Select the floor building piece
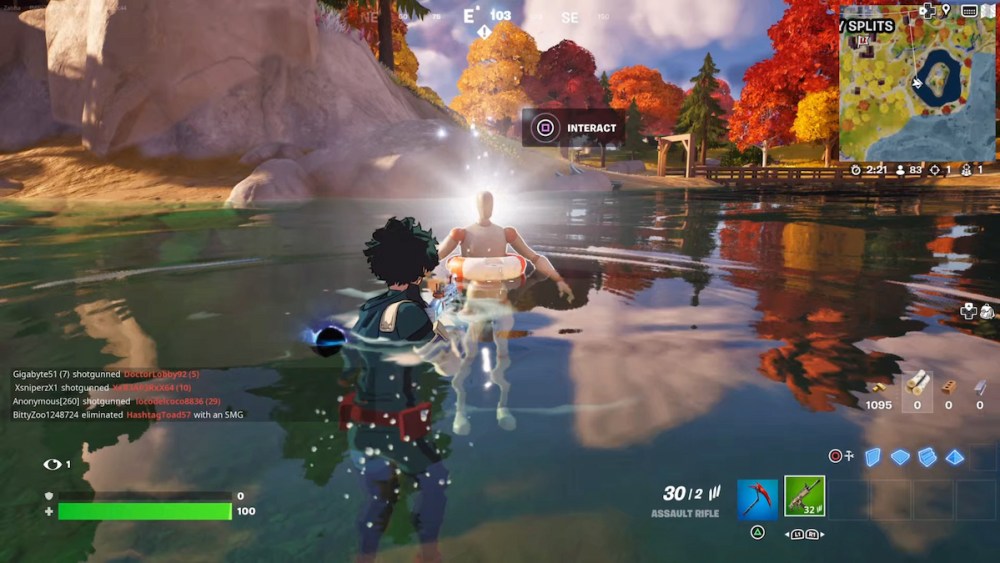 (x=900, y=456)
